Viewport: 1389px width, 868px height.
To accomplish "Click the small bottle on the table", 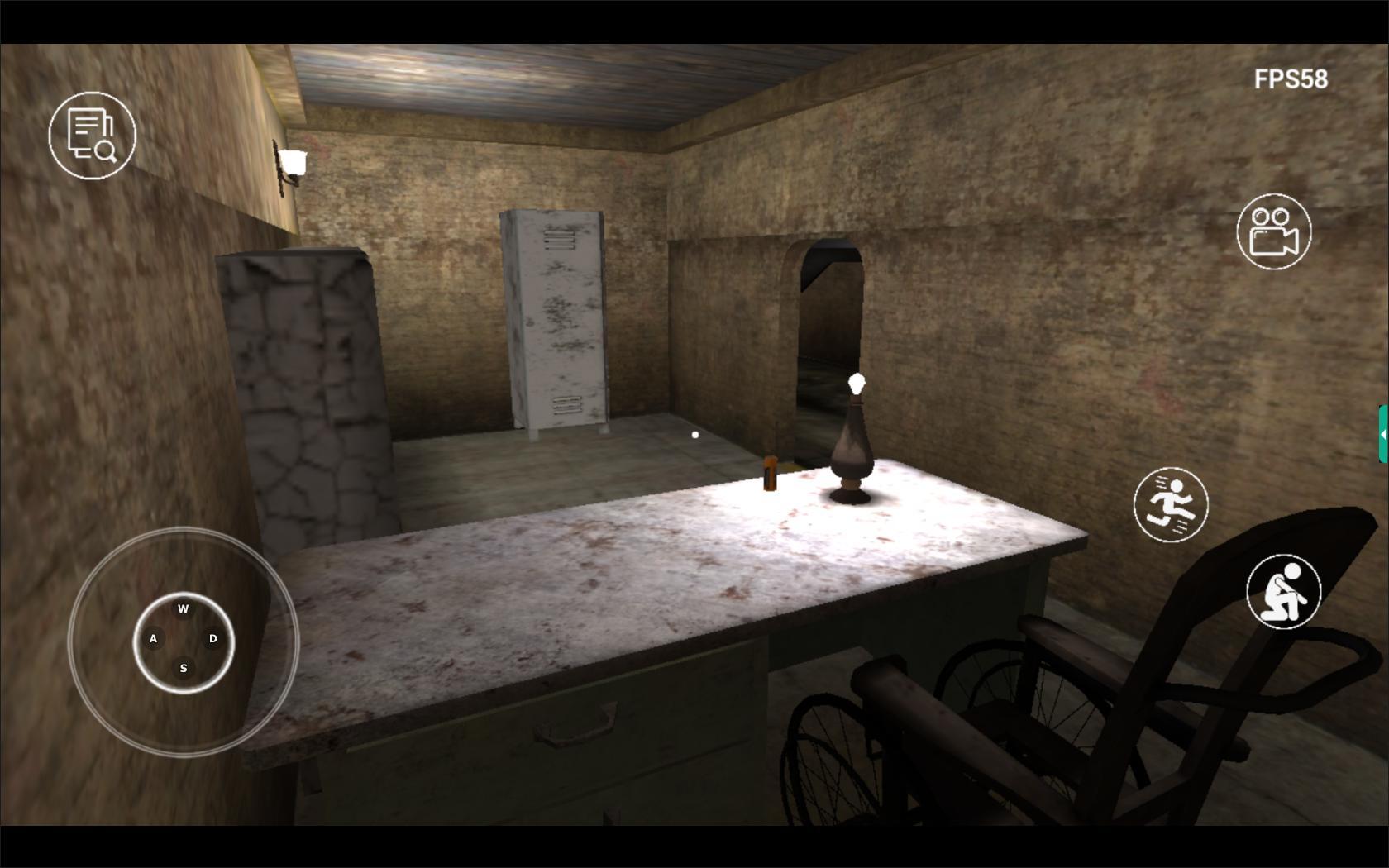I will click(769, 473).
